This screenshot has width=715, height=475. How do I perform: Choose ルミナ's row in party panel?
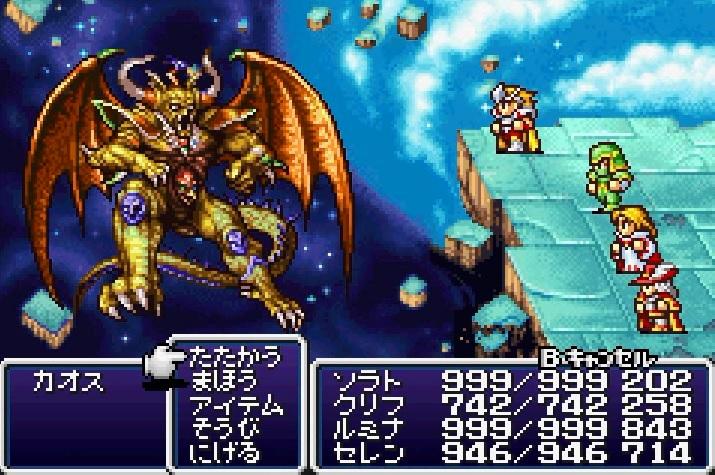(x=510, y=429)
